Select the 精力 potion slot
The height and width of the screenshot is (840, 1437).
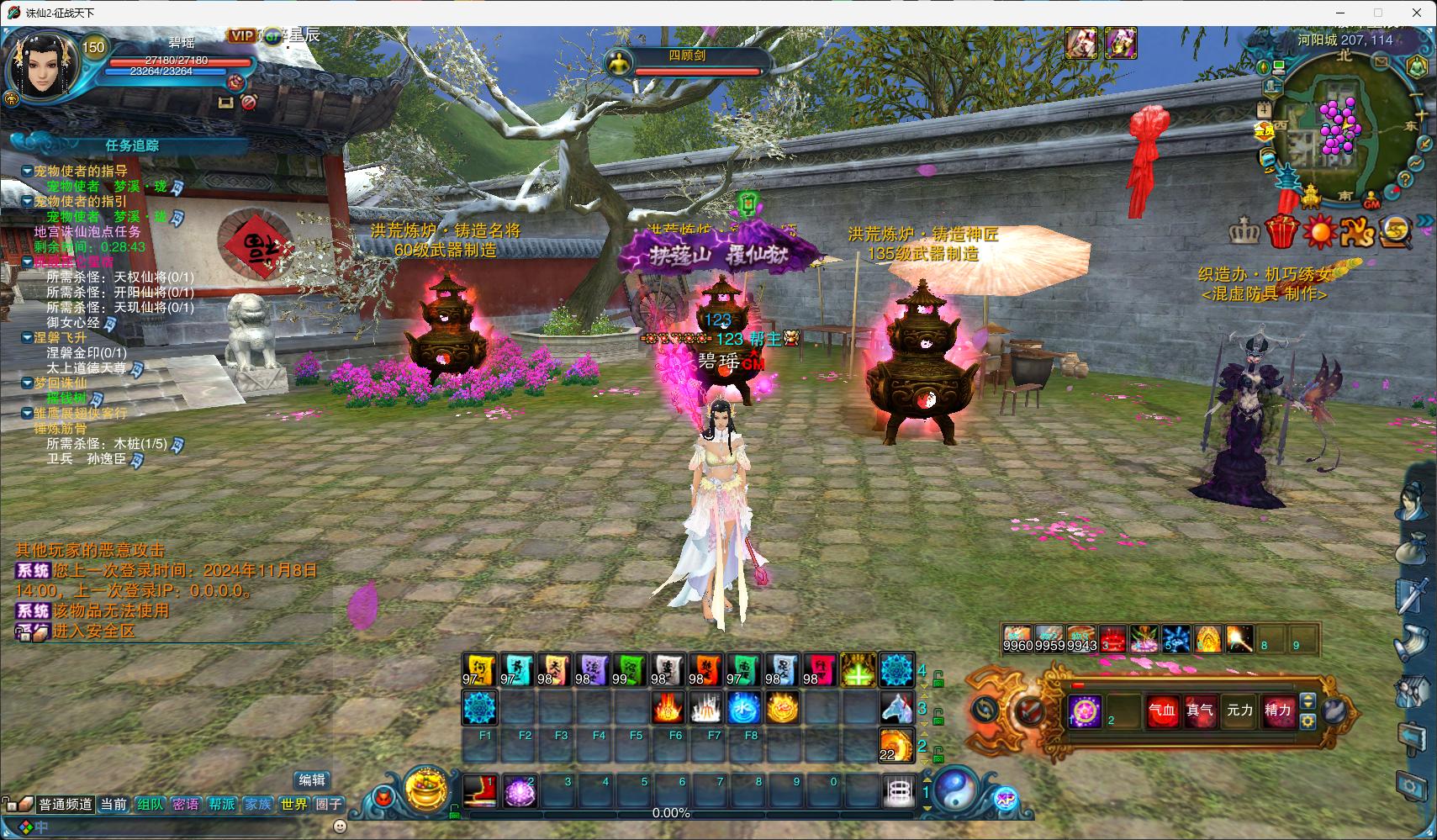[1277, 711]
